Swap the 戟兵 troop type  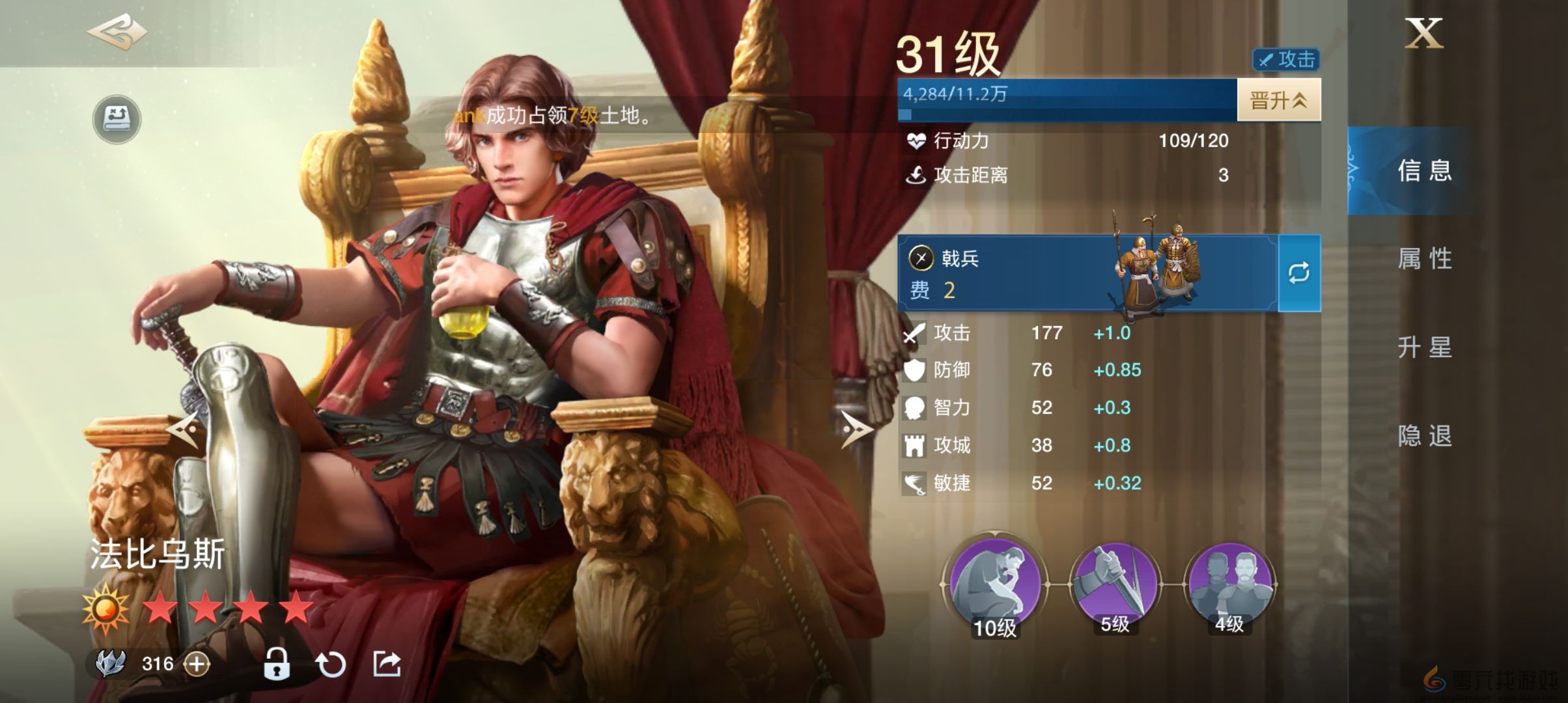(x=1299, y=273)
